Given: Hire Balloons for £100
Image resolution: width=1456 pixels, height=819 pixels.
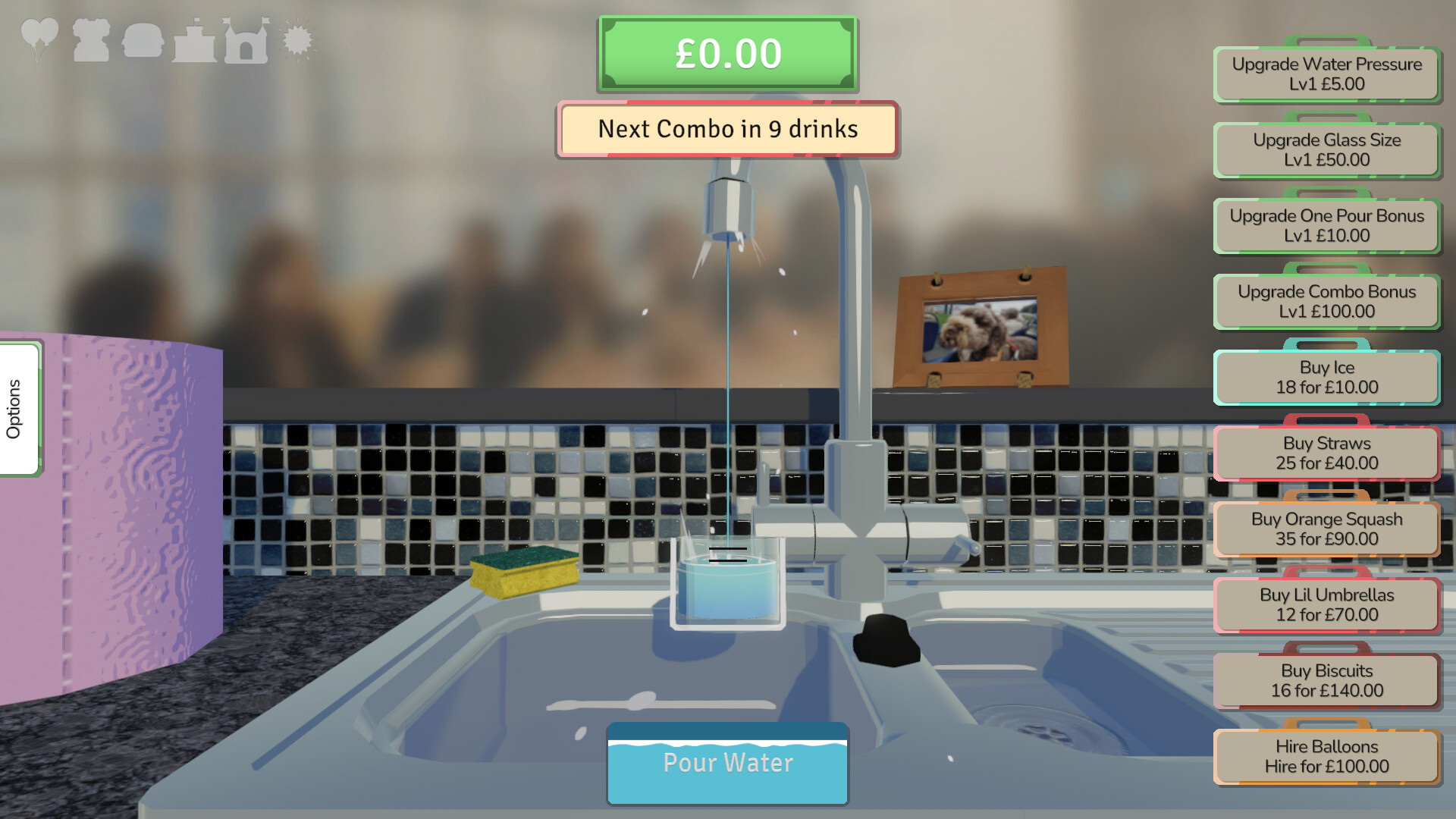Looking at the screenshot, I should (1326, 756).
